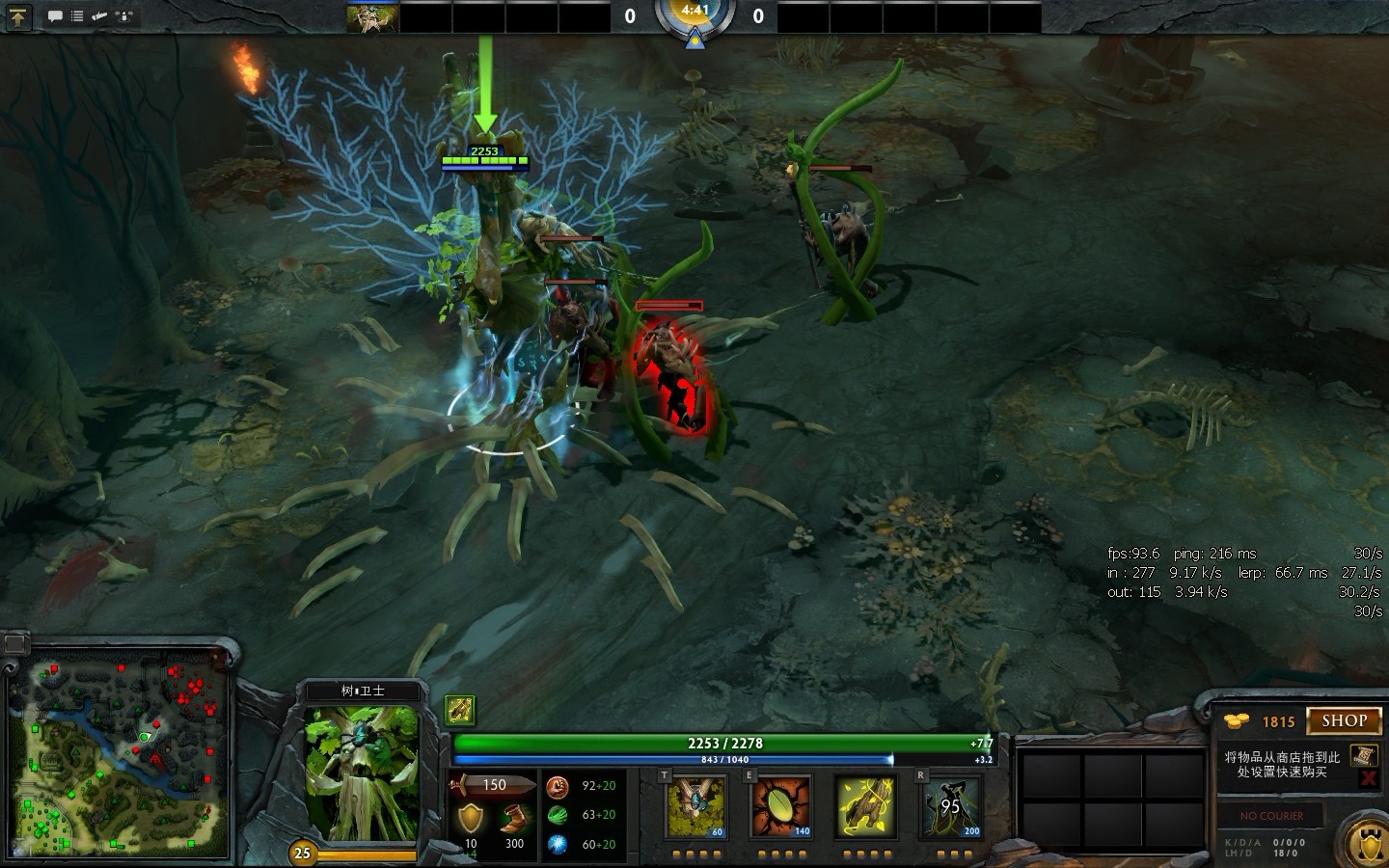Screen dimensions: 1389x868
Task: Cast the Leech Seed ability
Action: pyautogui.click(x=780, y=806)
